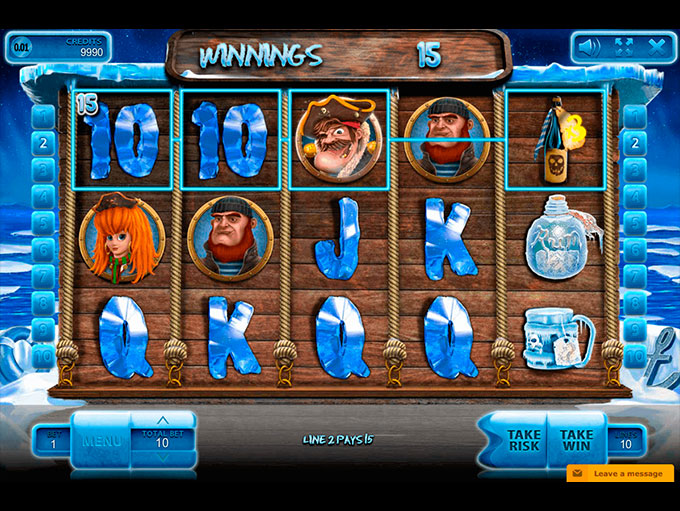Decrease total bet with the down arrow
The width and height of the screenshot is (680, 511).
162,460
